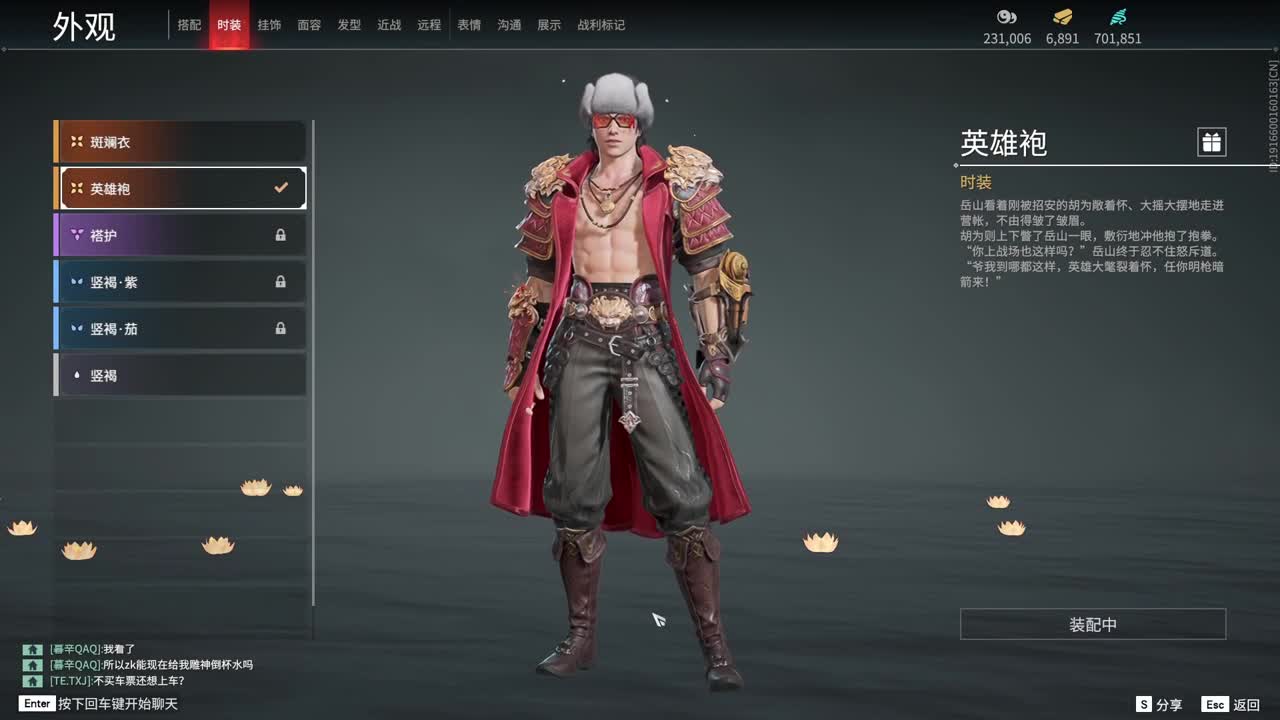Click the 装配中 equip button
This screenshot has height=720, width=1280.
click(1092, 623)
